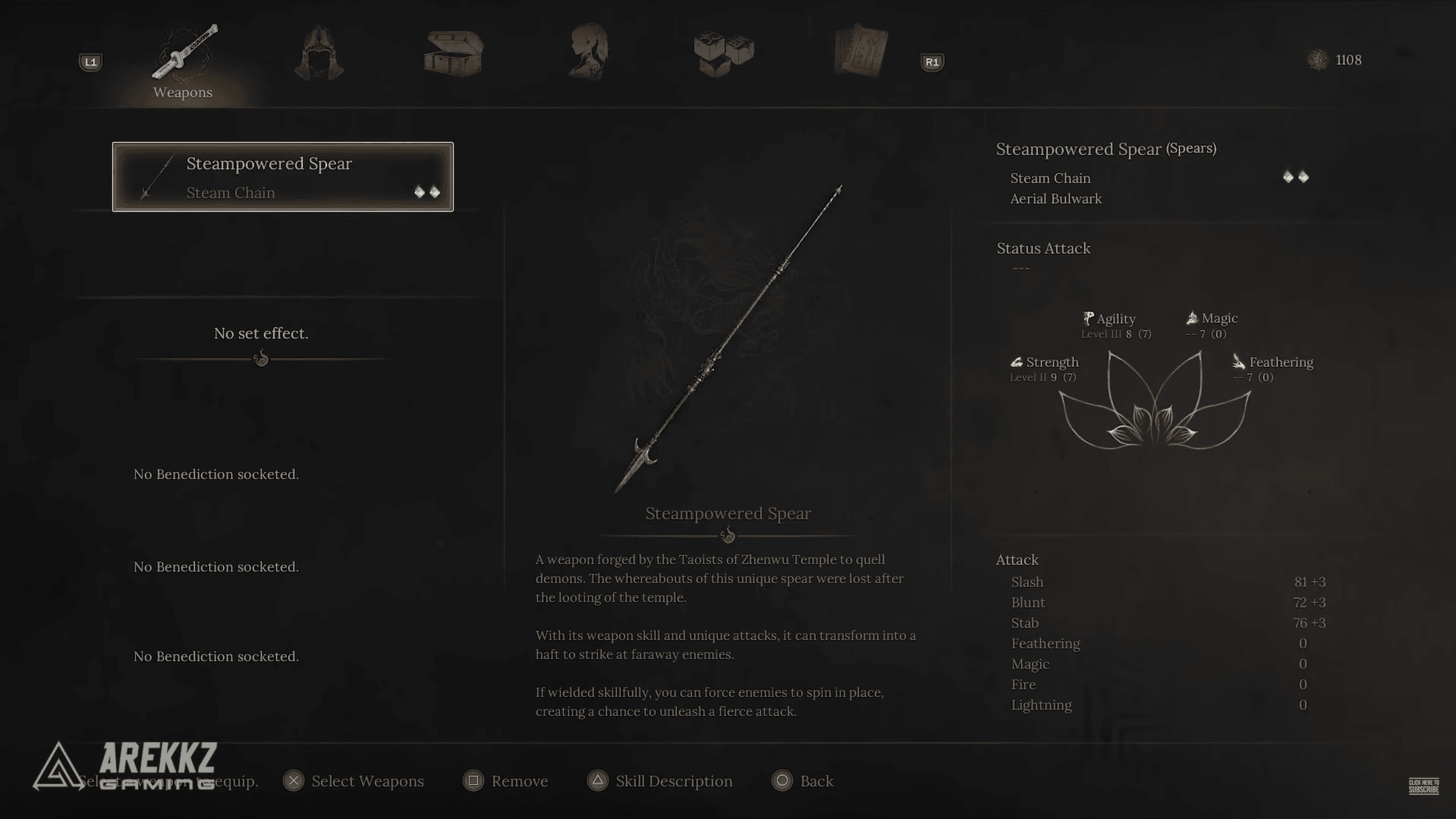Show the Skill Description
1456x819 pixels.
tap(659, 781)
